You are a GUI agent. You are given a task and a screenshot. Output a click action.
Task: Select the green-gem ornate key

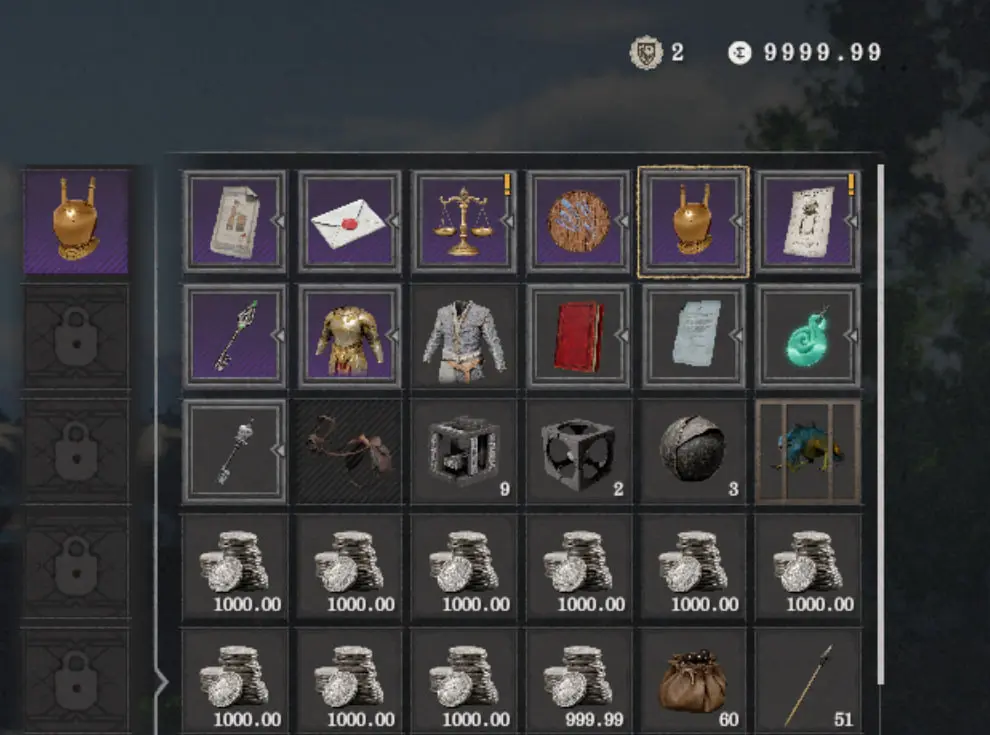[234, 336]
